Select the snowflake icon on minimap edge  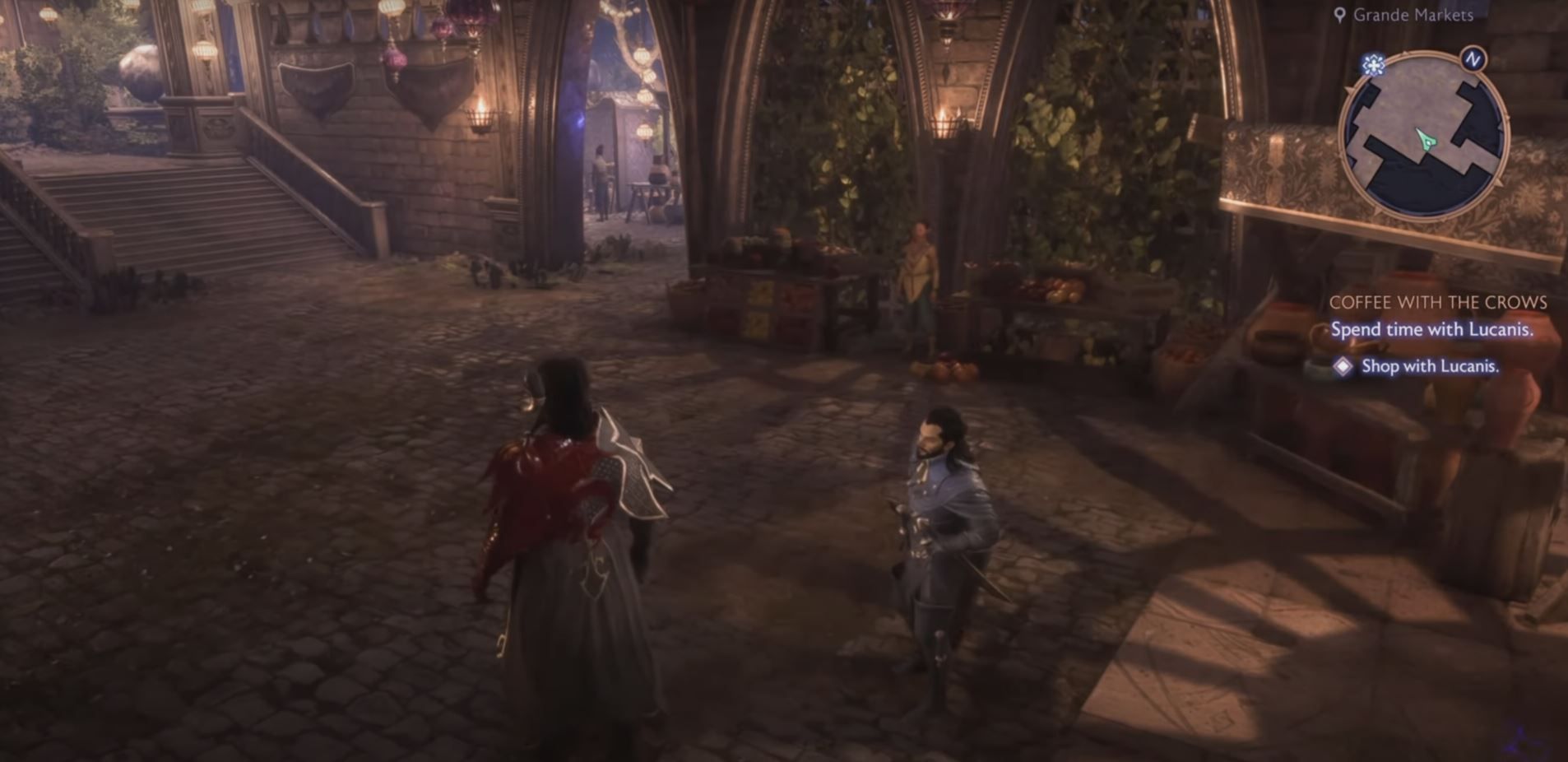1372,65
